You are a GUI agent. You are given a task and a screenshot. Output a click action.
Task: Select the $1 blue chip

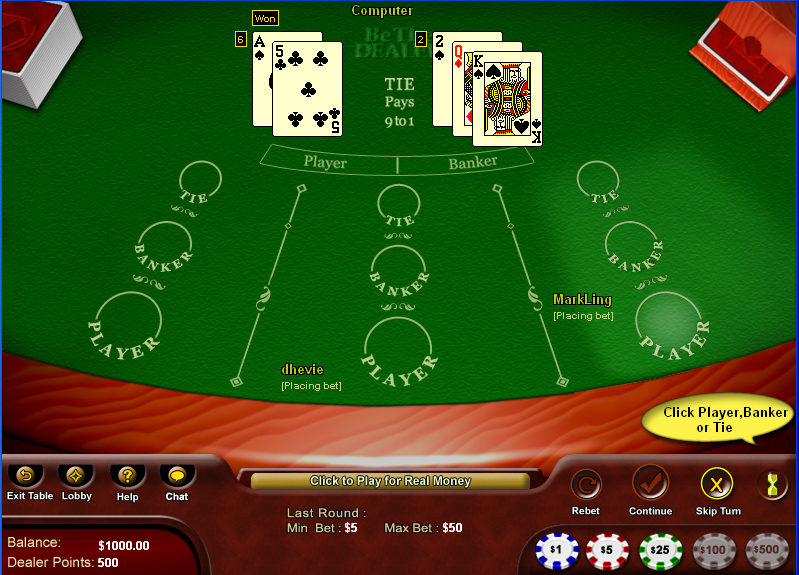tap(557, 550)
